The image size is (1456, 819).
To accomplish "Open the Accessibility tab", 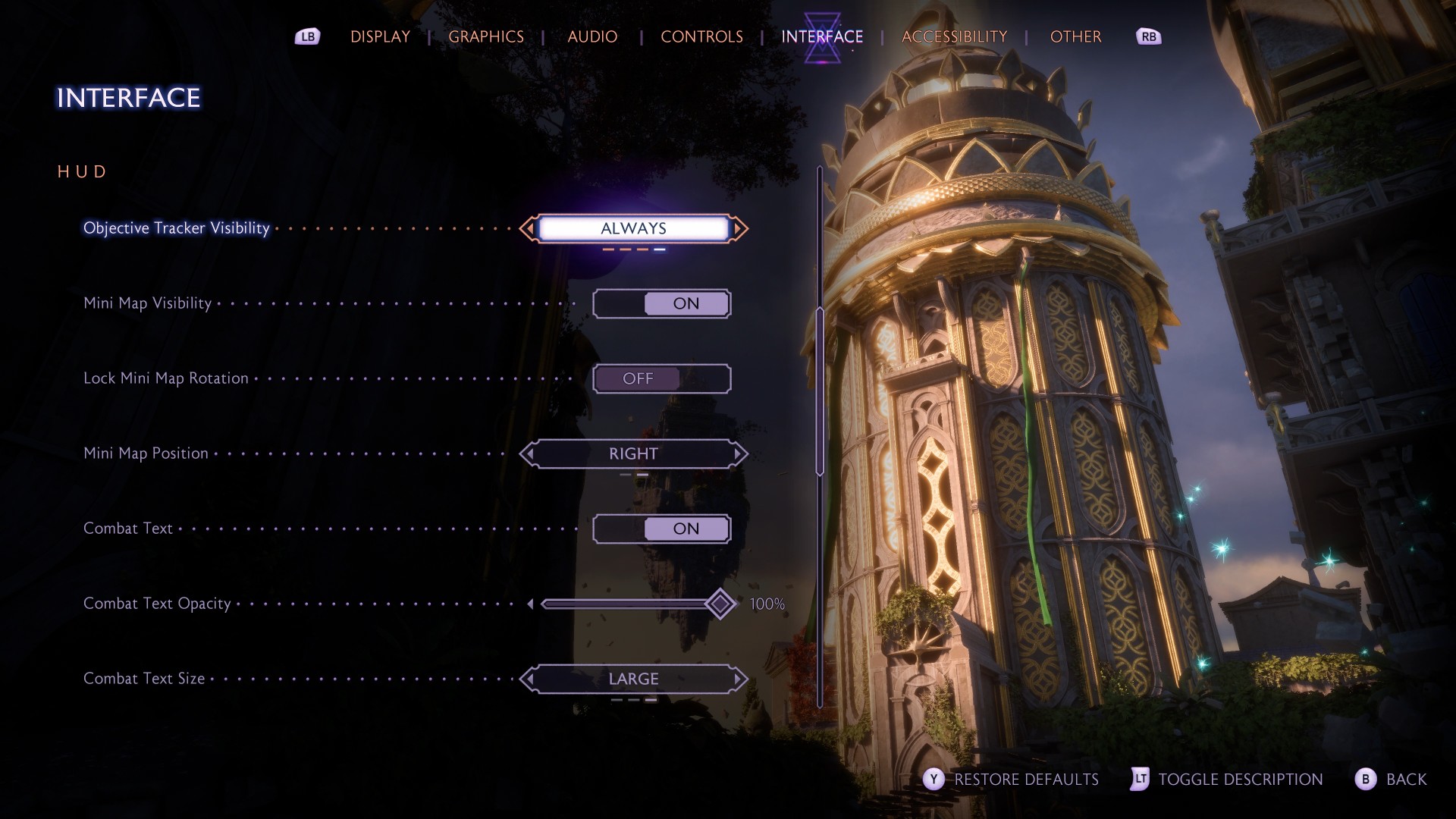I will coord(954,36).
